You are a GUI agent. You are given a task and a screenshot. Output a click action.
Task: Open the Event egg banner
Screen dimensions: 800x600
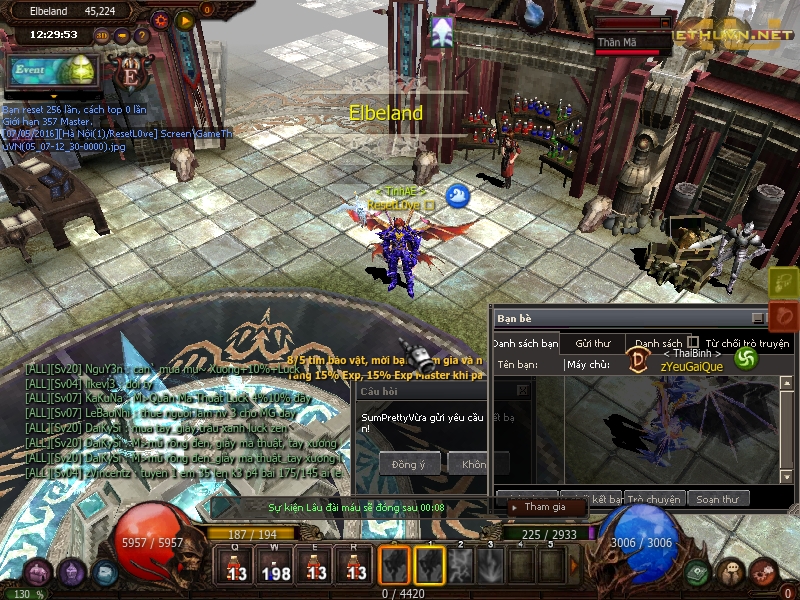coord(52,71)
